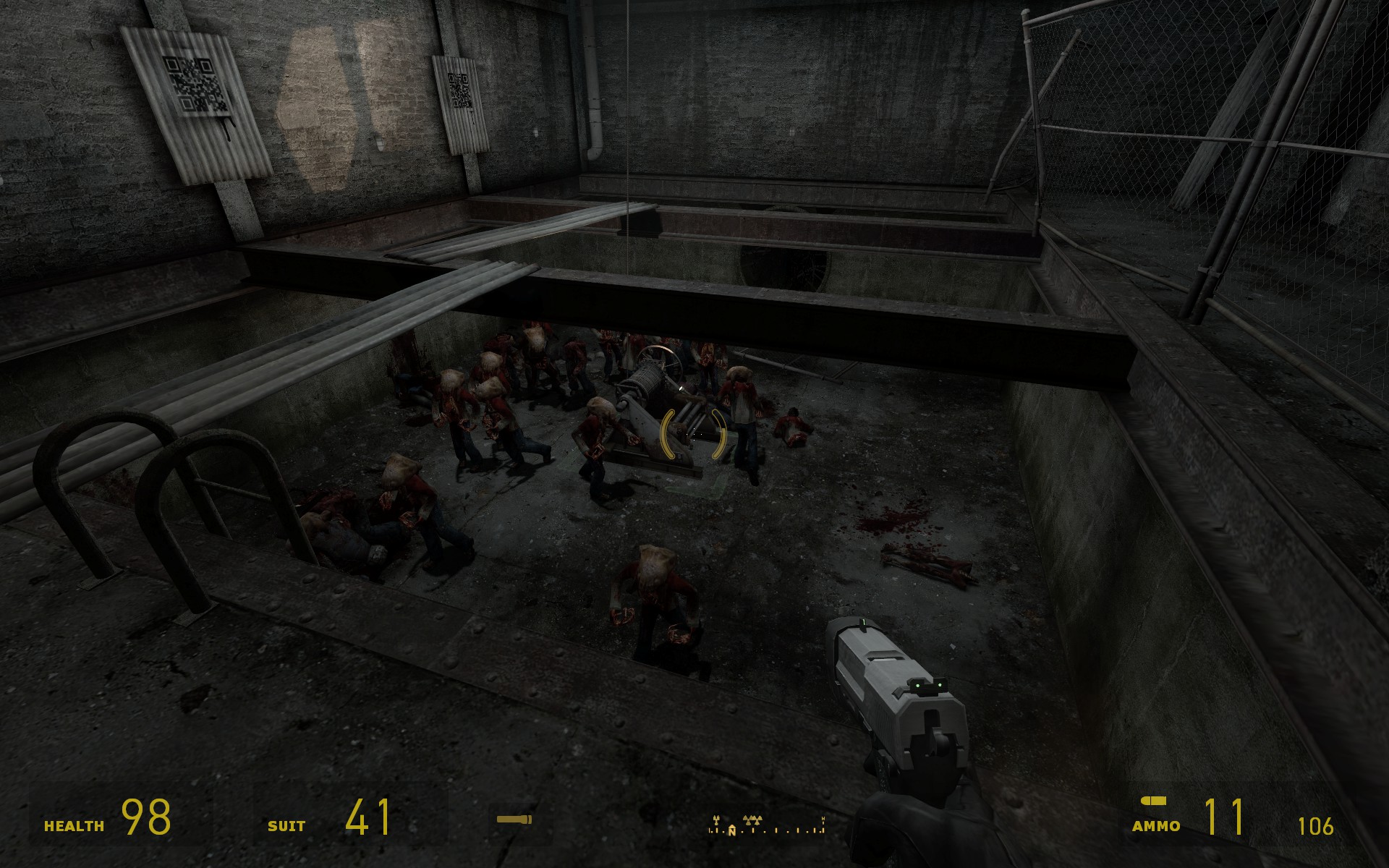1389x868 pixels.
Task: Select the compass heading strip
Action: coord(766,825)
